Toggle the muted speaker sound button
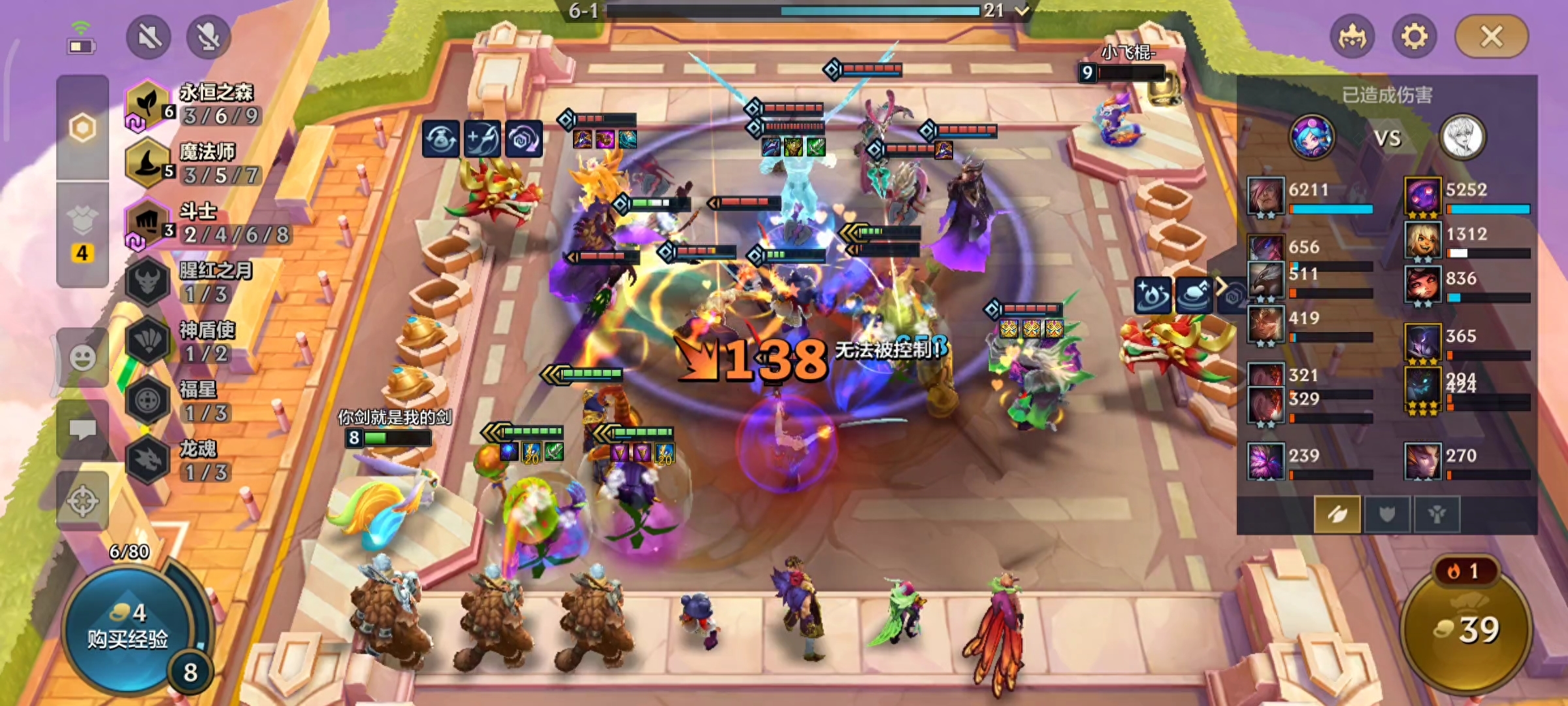The width and height of the screenshot is (1568, 706). click(149, 37)
